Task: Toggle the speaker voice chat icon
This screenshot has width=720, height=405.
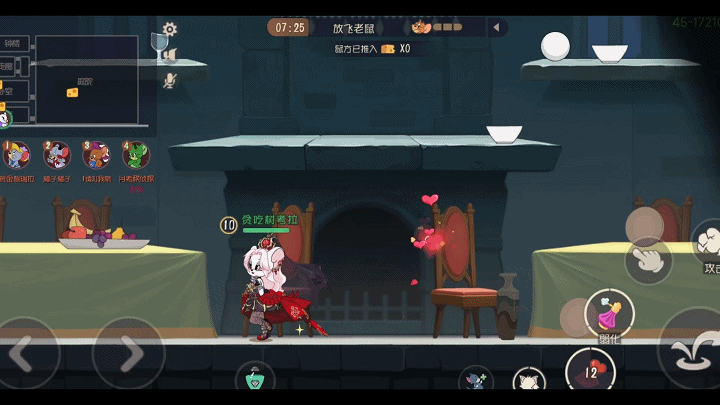Action: click(170, 53)
